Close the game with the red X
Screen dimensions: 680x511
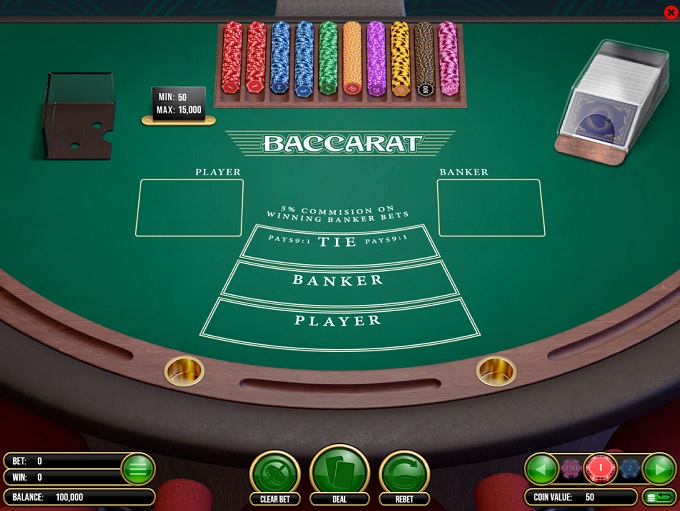click(670, 11)
